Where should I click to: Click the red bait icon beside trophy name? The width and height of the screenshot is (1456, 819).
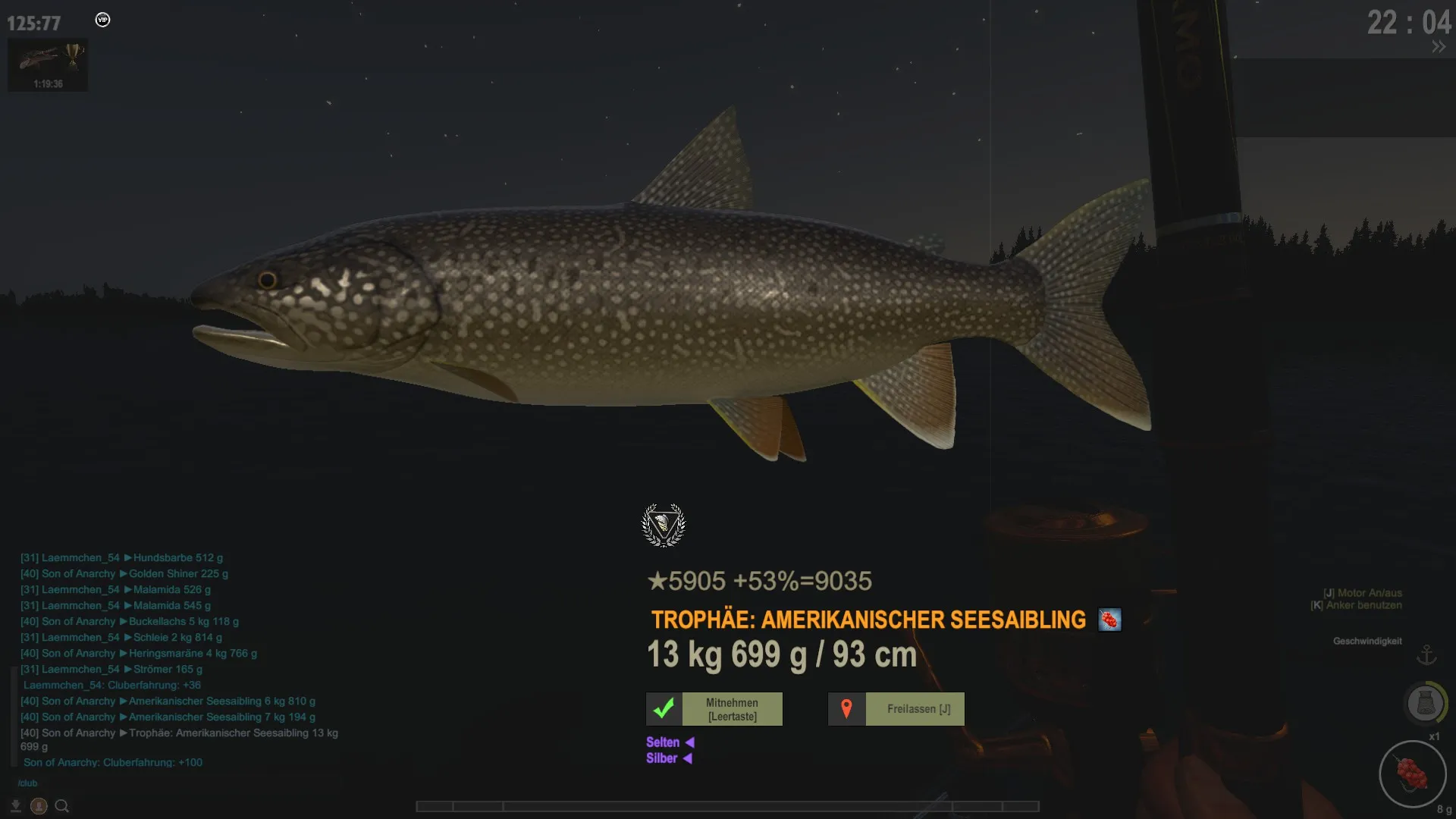coord(1109,620)
